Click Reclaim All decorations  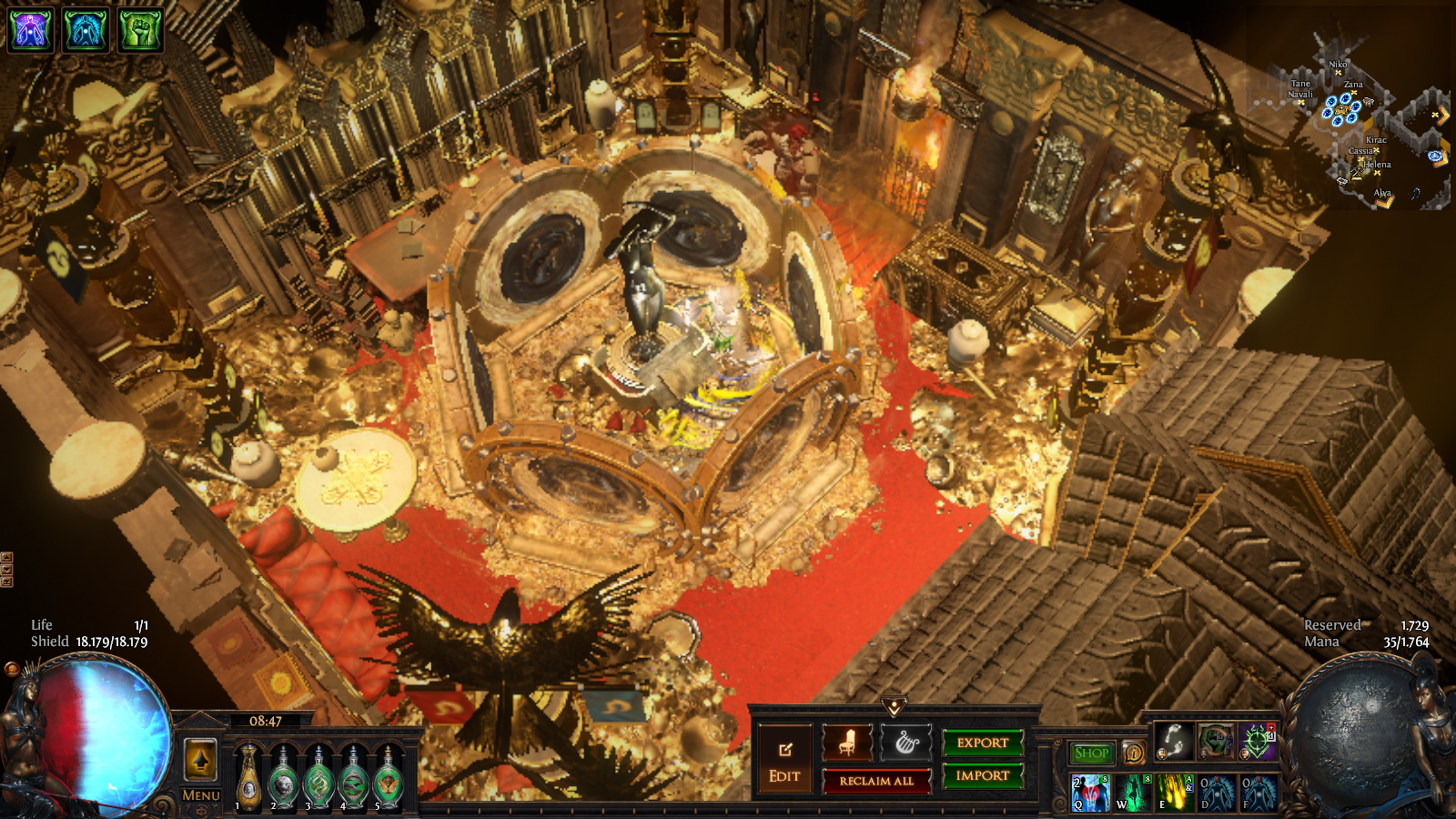(876, 781)
